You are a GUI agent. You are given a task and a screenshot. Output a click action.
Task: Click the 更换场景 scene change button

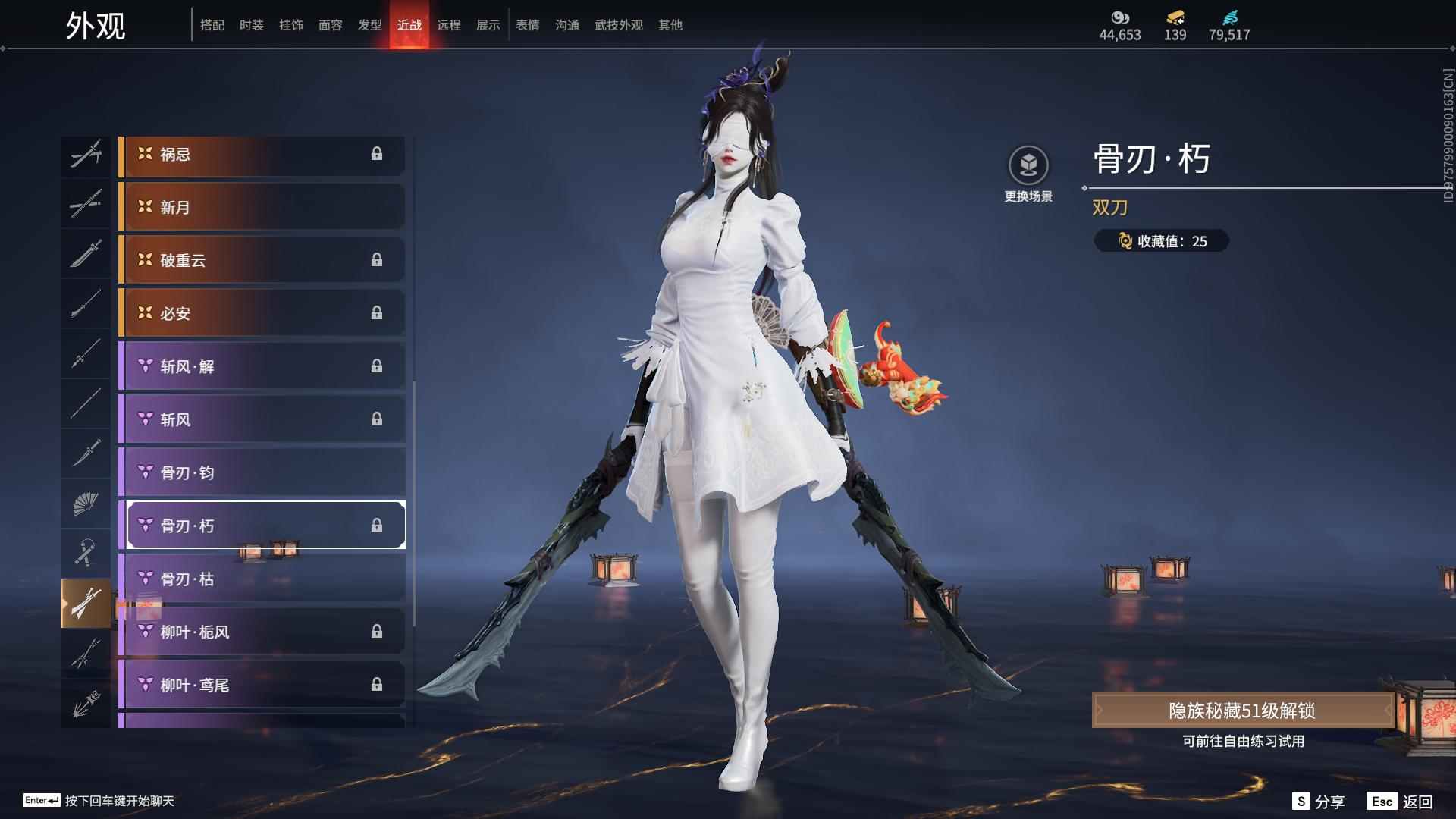pyautogui.click(x=1028, y=174)
